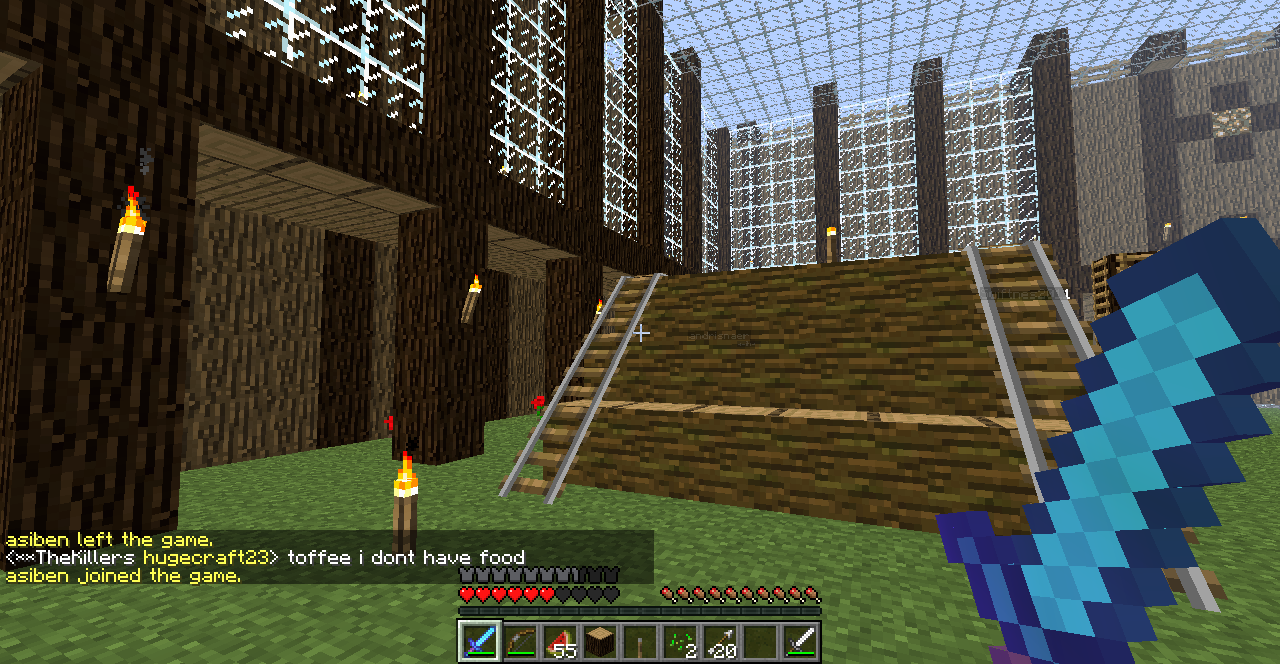Select the bow in the hotbar

(x=519, y=641)
